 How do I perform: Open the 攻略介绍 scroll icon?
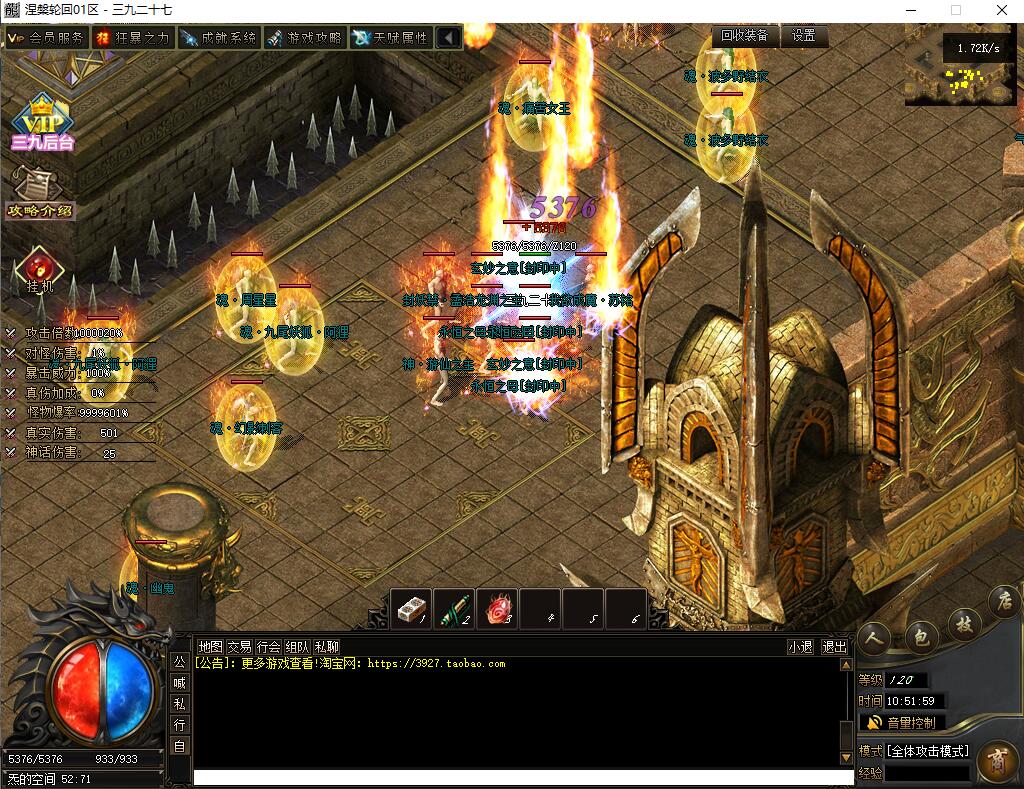(40, 190)
